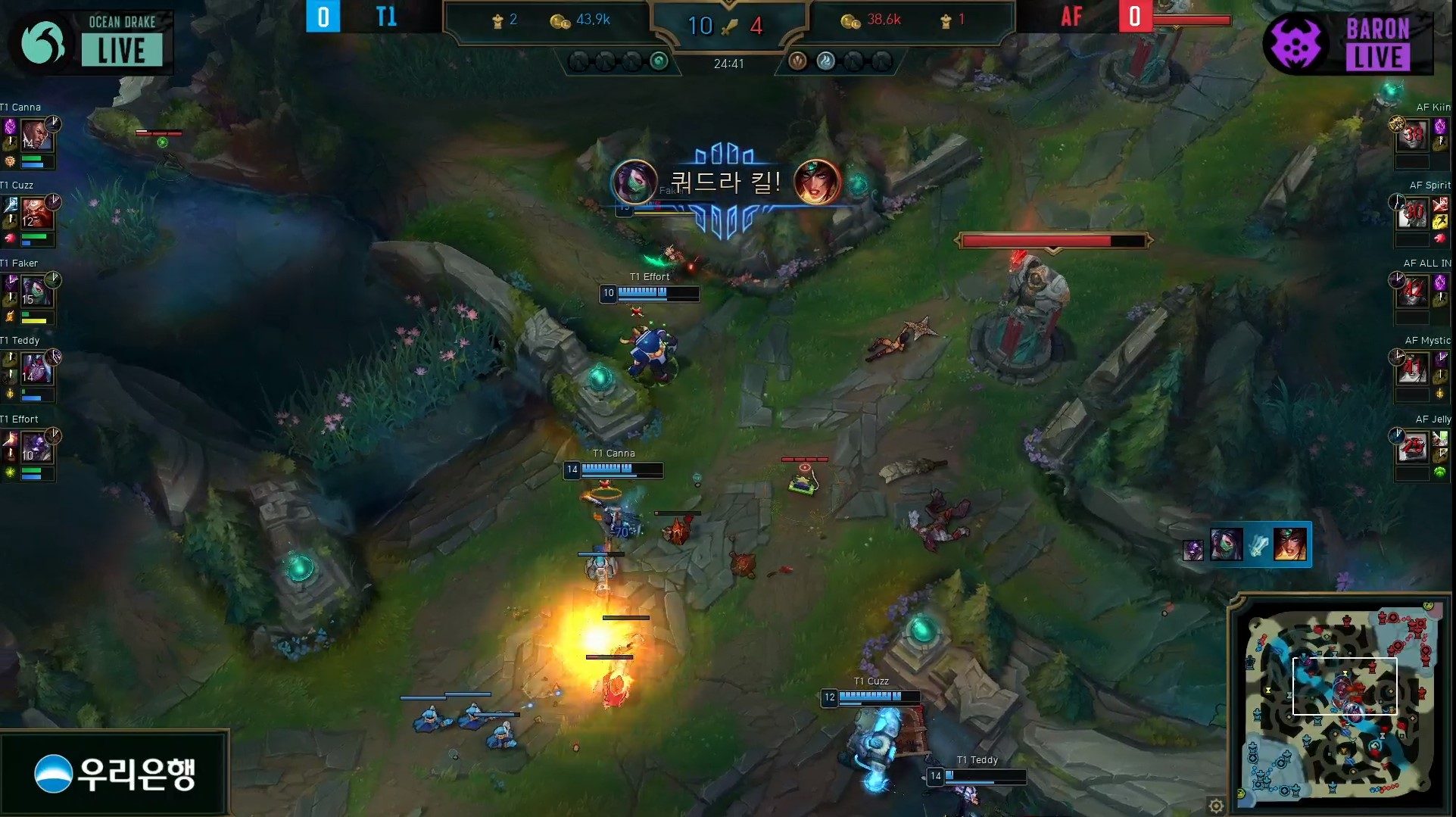The width and height of the screenshot is (1456, 817).
Task: Click the Sivir portrait in the kill announcement
Action: click(x=818, y=182)
